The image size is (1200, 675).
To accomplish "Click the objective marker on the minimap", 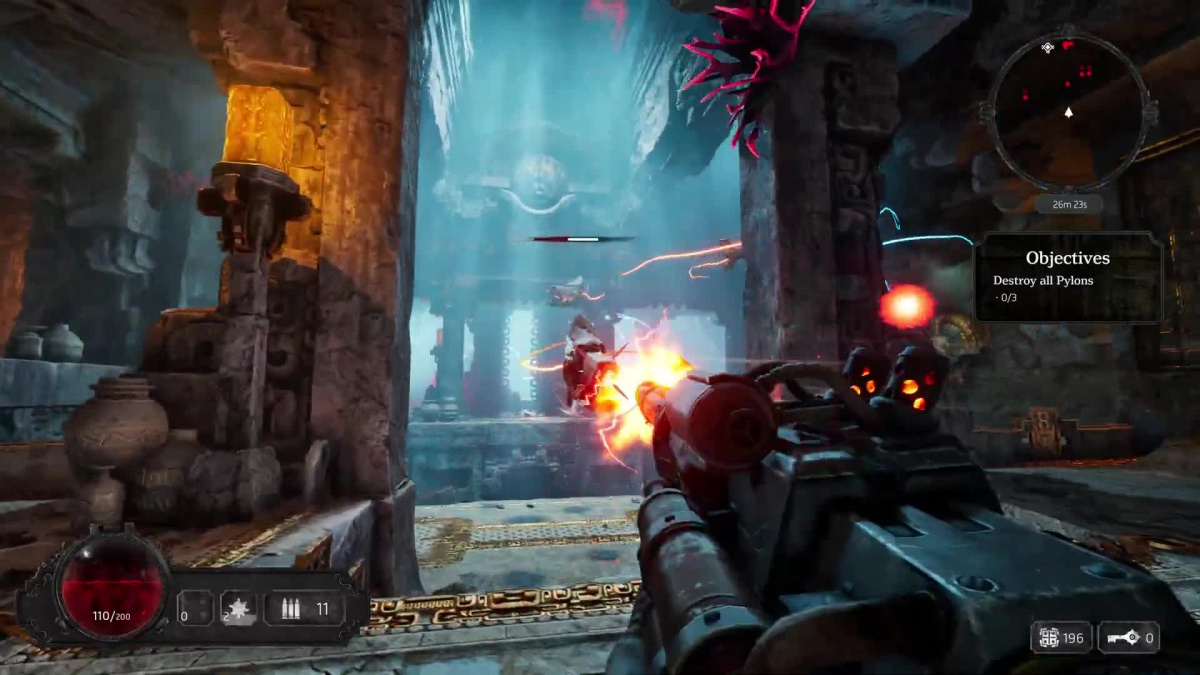I will (1047, 48).
